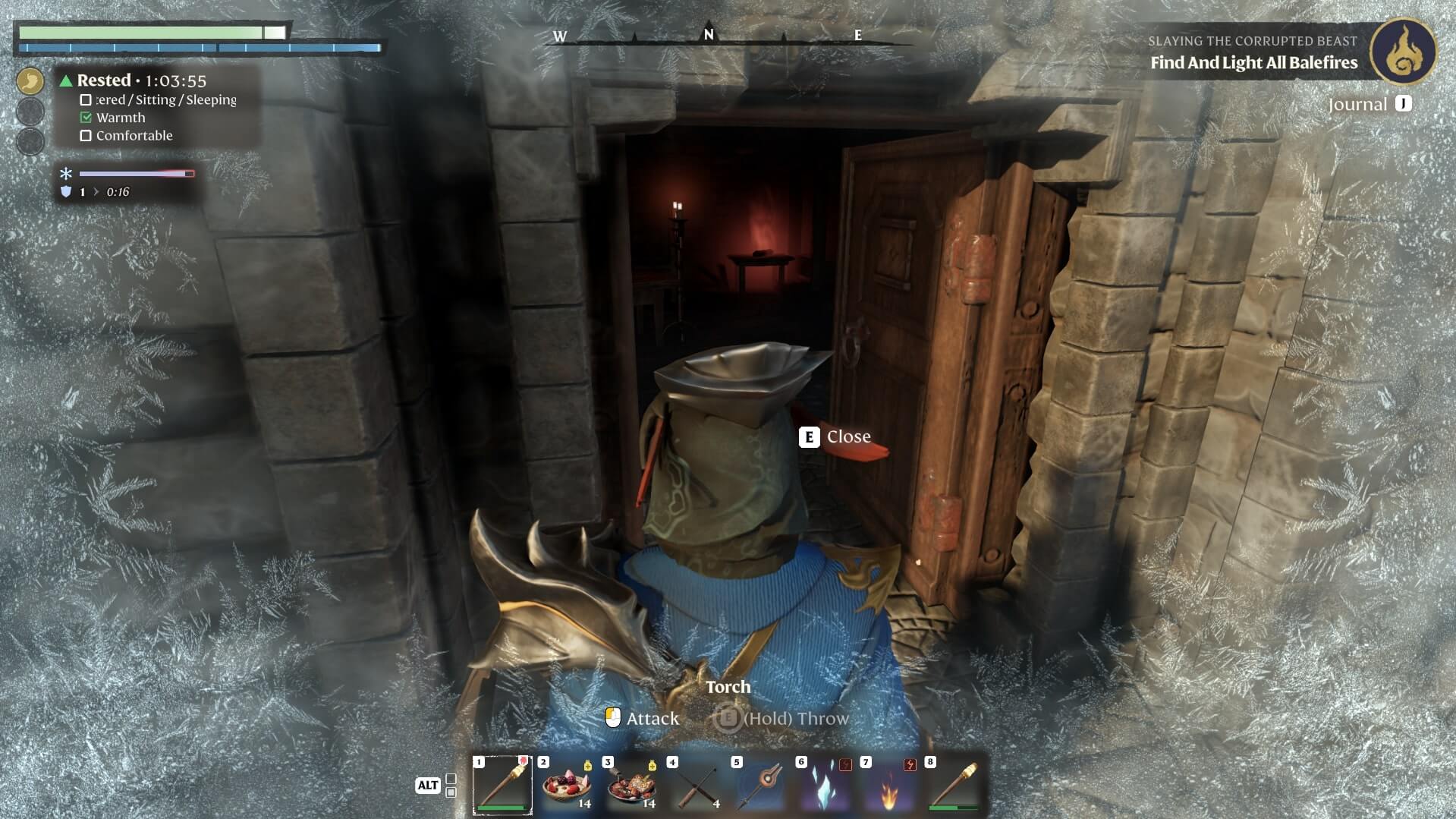The width and height of the screenshot is (1456, 819).
Task: Select the arrows in hotbar slot 4
Action: (x=696, y=785)
